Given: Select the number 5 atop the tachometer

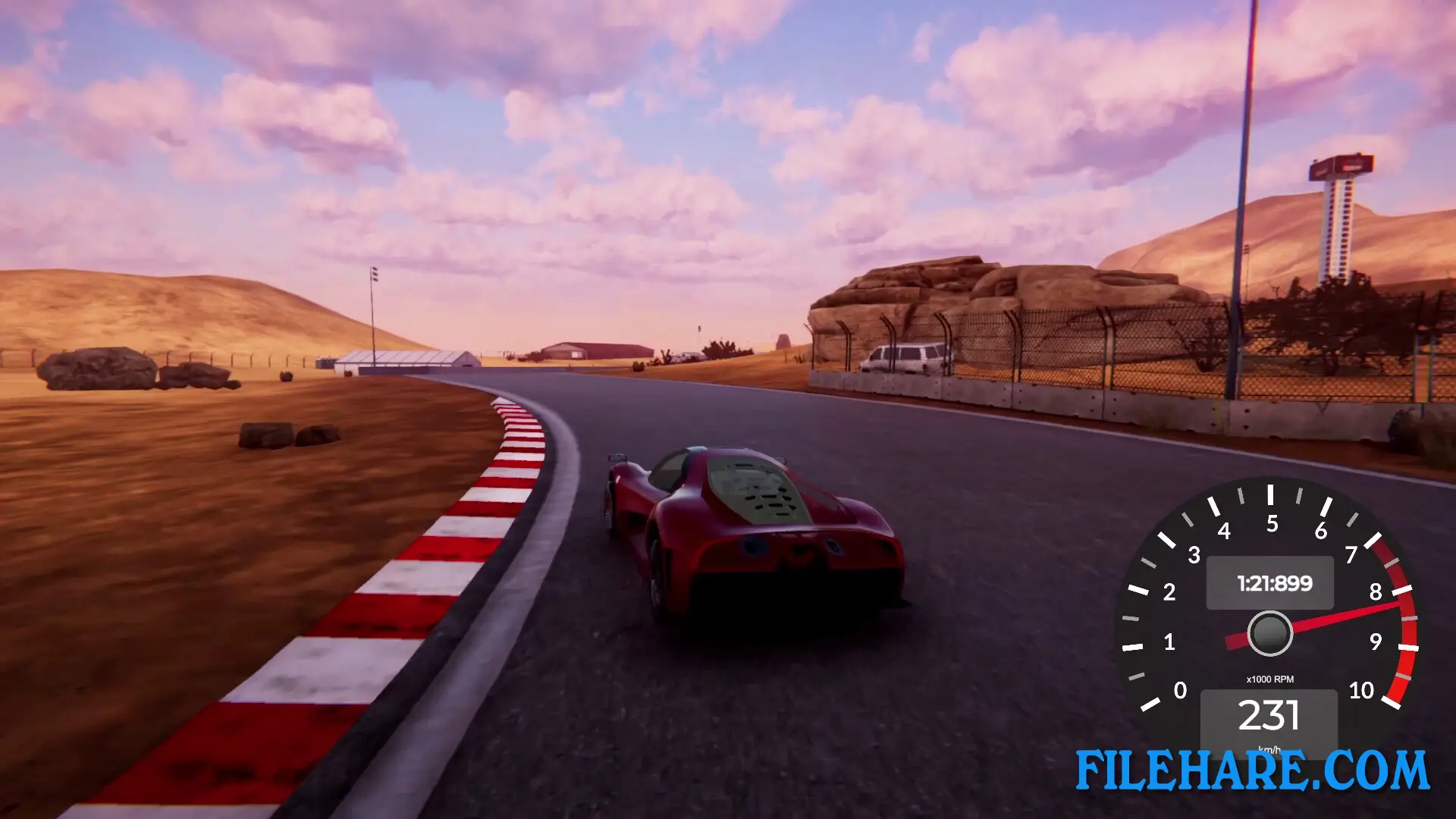Looking at the screenshot, I should point(1272,522).
